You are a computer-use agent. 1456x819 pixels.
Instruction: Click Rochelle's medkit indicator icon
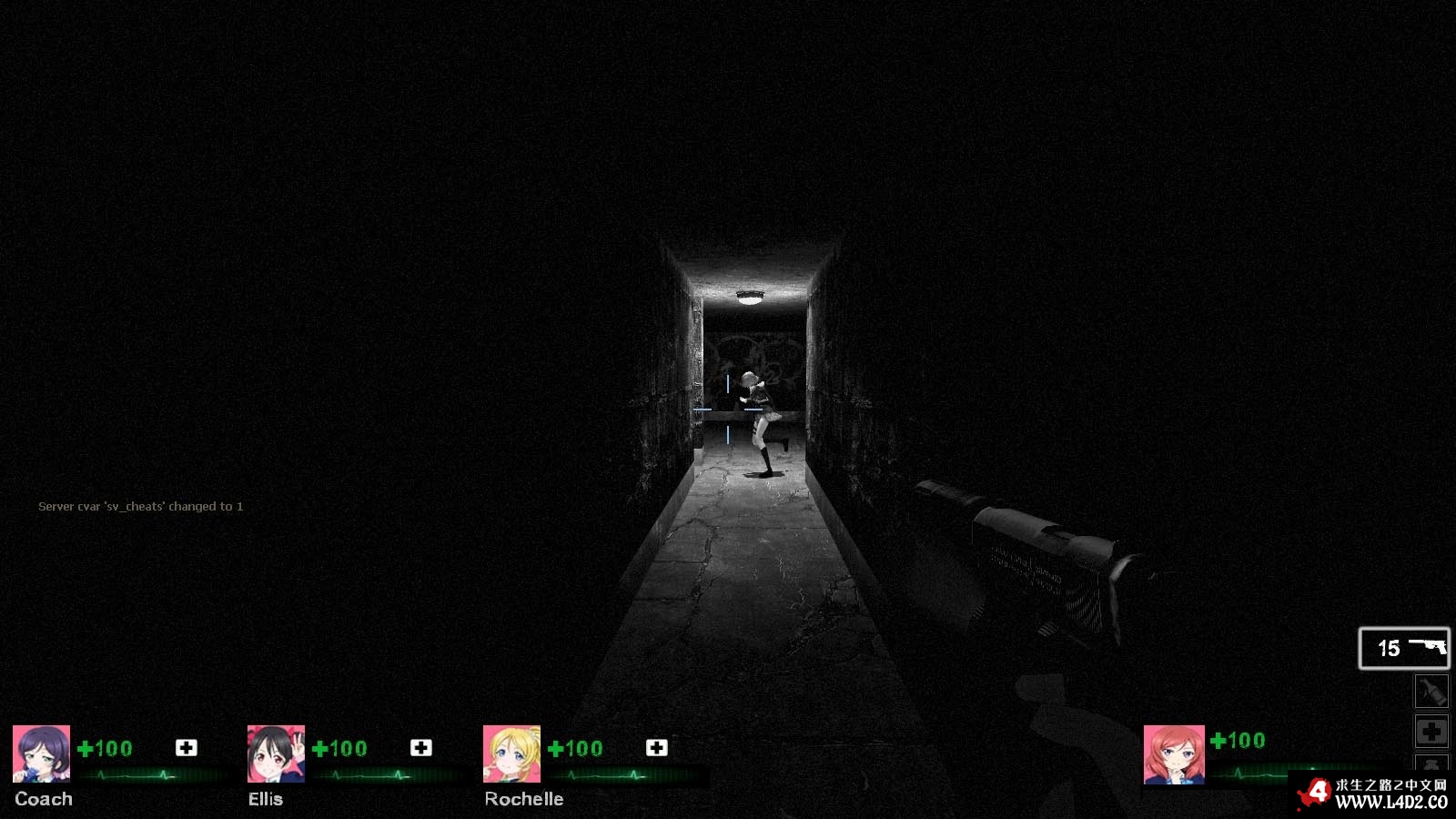tap(657, 747)
